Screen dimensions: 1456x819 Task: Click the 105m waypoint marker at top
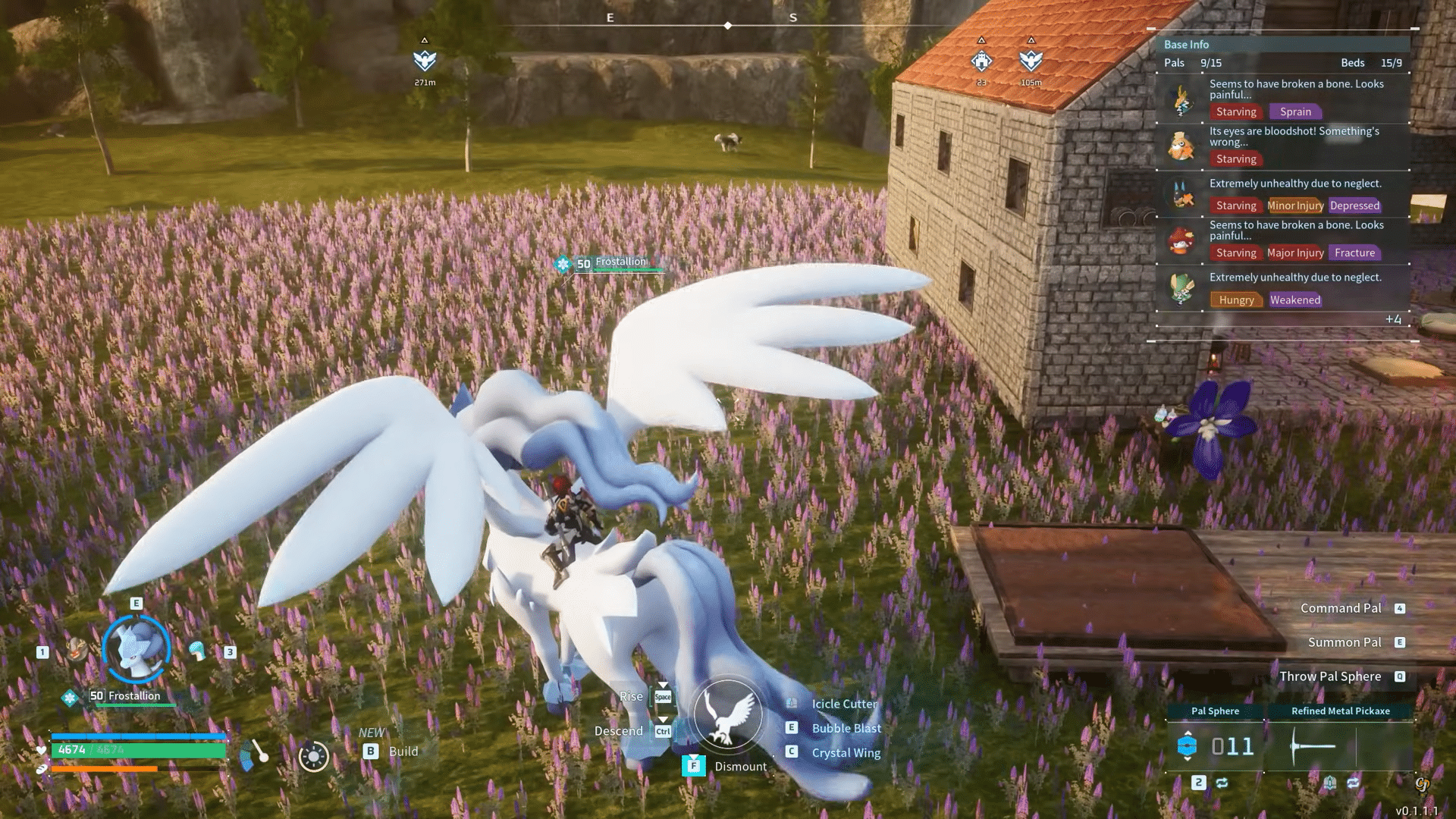coord(1031,61)
